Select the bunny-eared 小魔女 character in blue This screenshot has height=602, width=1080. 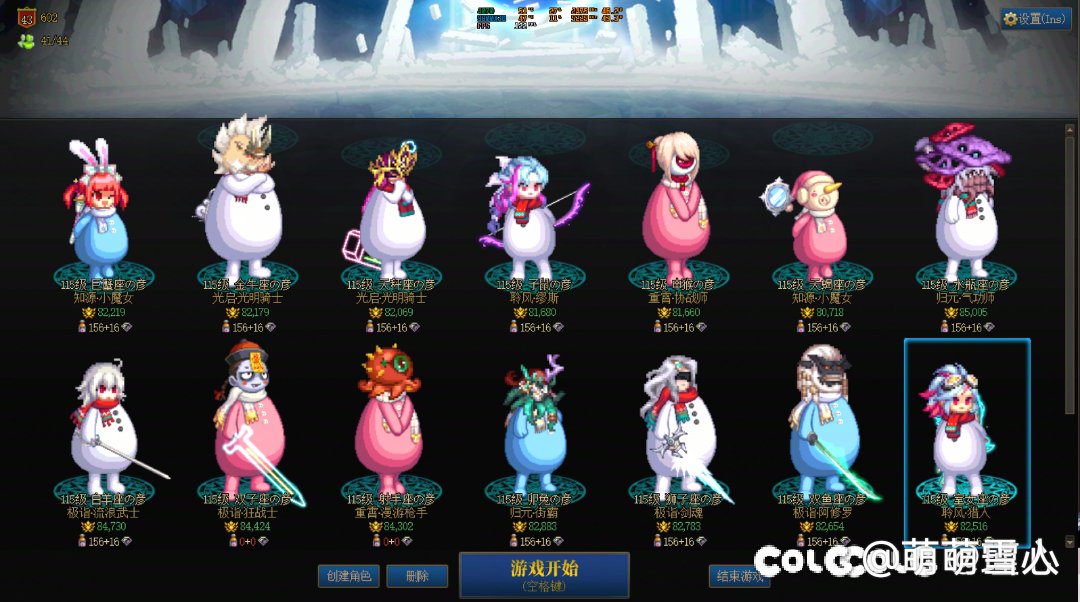[x=99, y=215]
